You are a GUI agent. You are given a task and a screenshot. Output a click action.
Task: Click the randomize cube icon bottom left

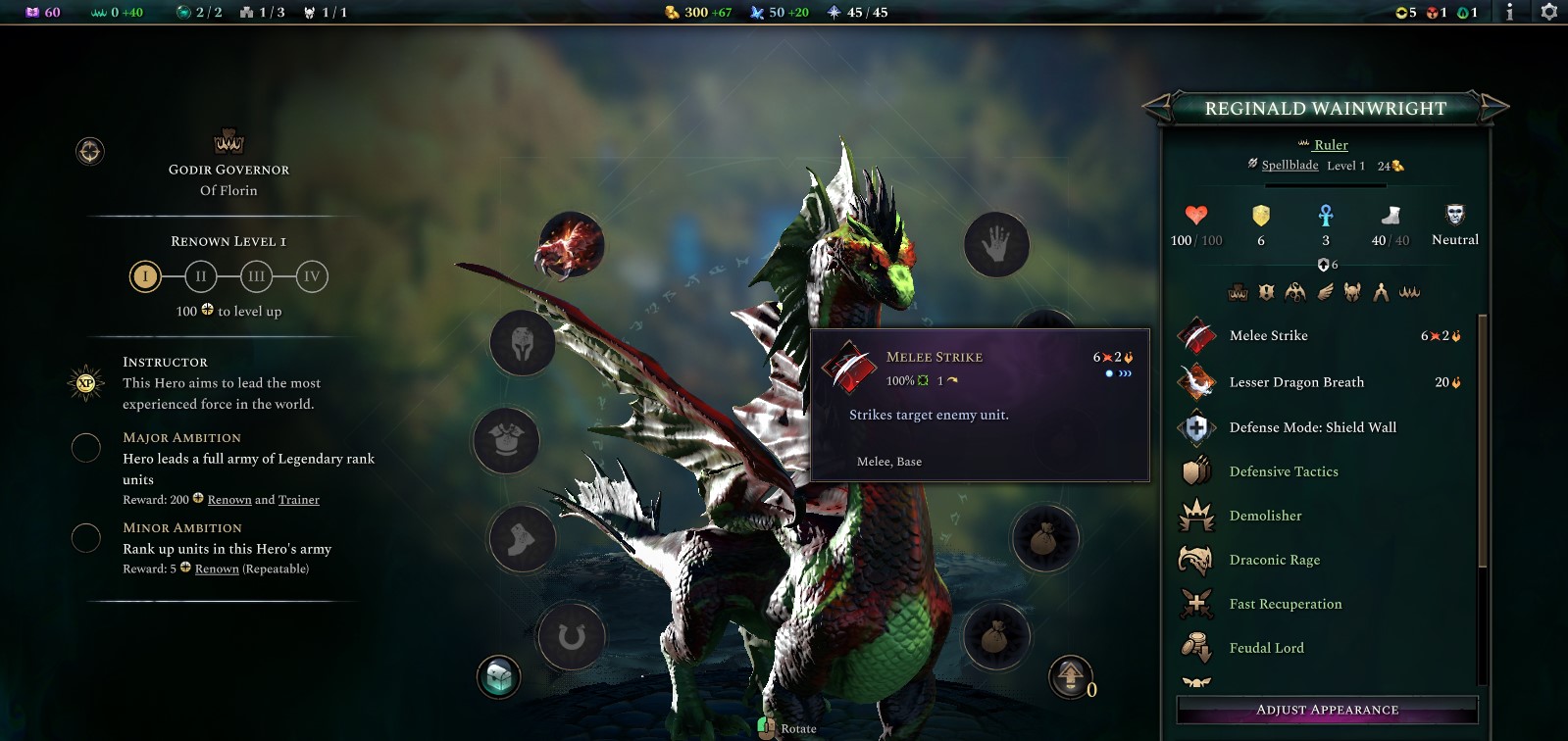click(500, 674)
